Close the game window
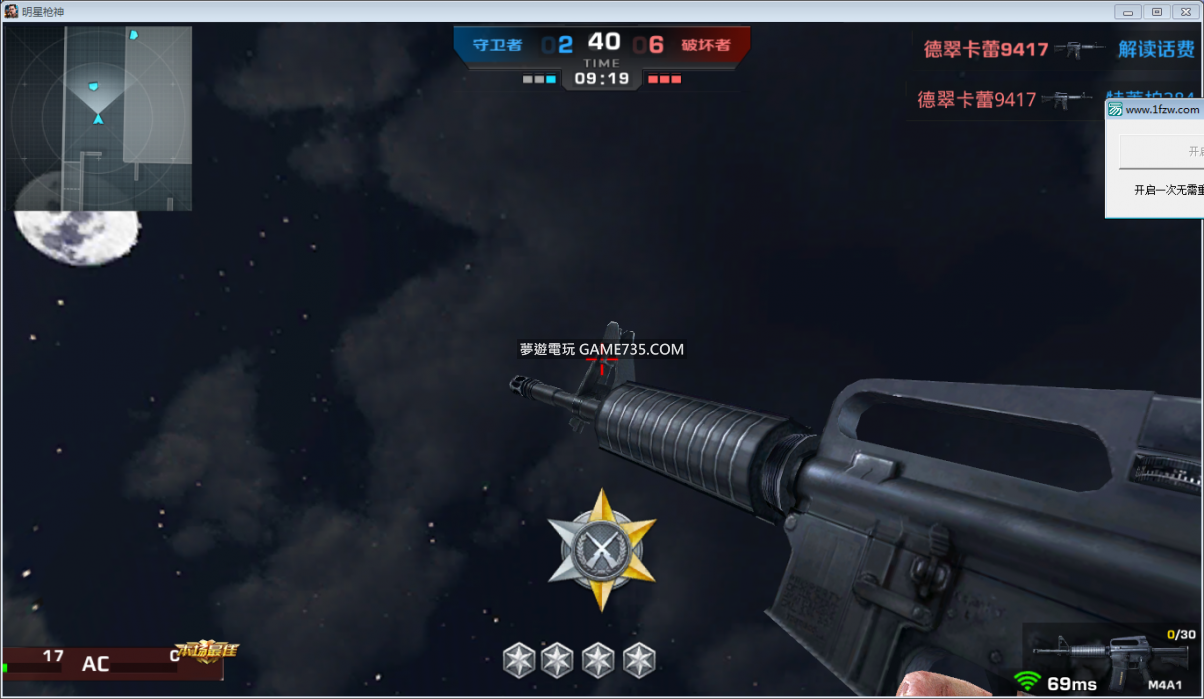Image resolution: width=1204 pixels, height=699 pixels. pyautogui.click(x=1187, y=11)
